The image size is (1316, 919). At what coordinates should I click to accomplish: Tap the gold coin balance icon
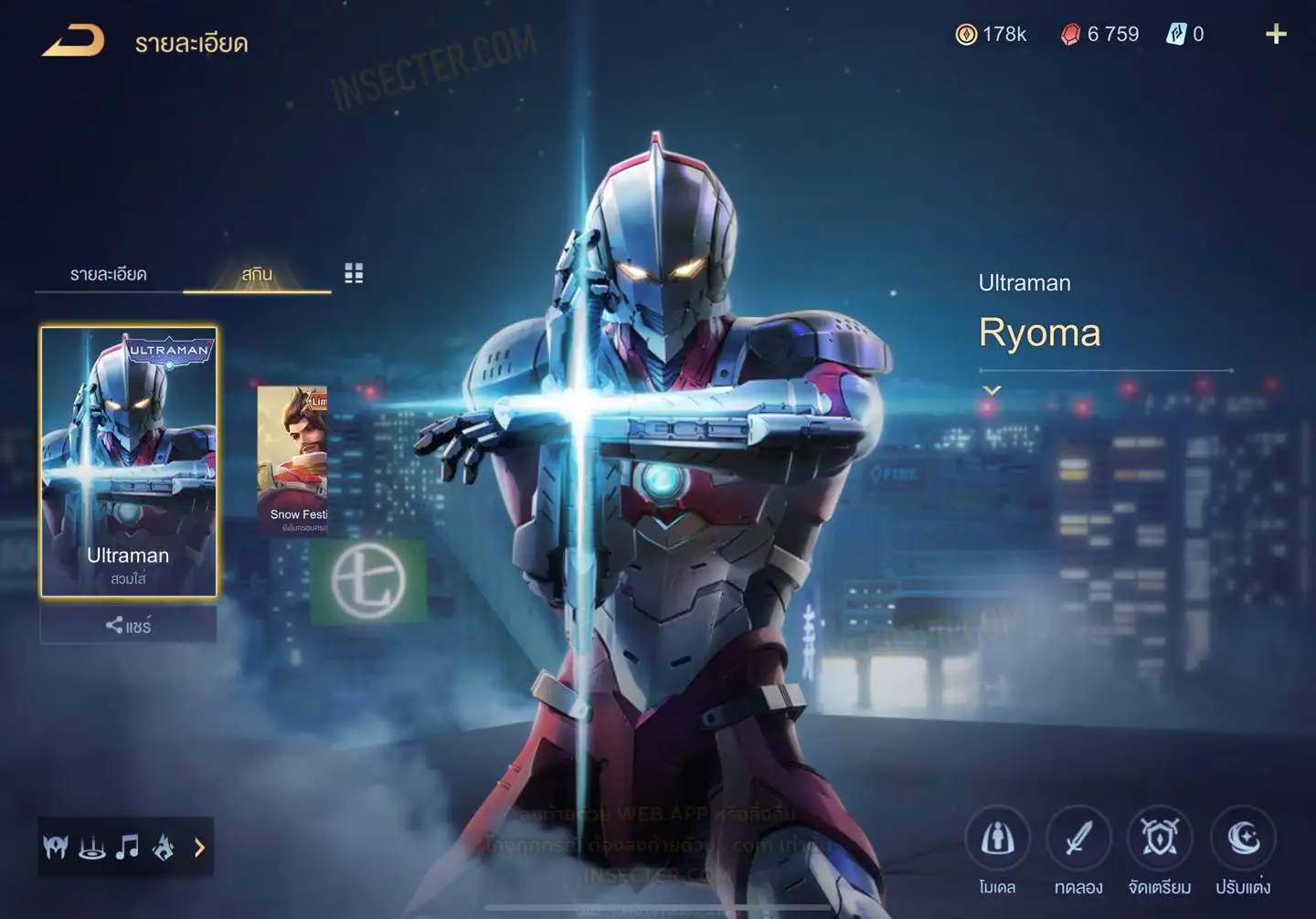point(966,35)
